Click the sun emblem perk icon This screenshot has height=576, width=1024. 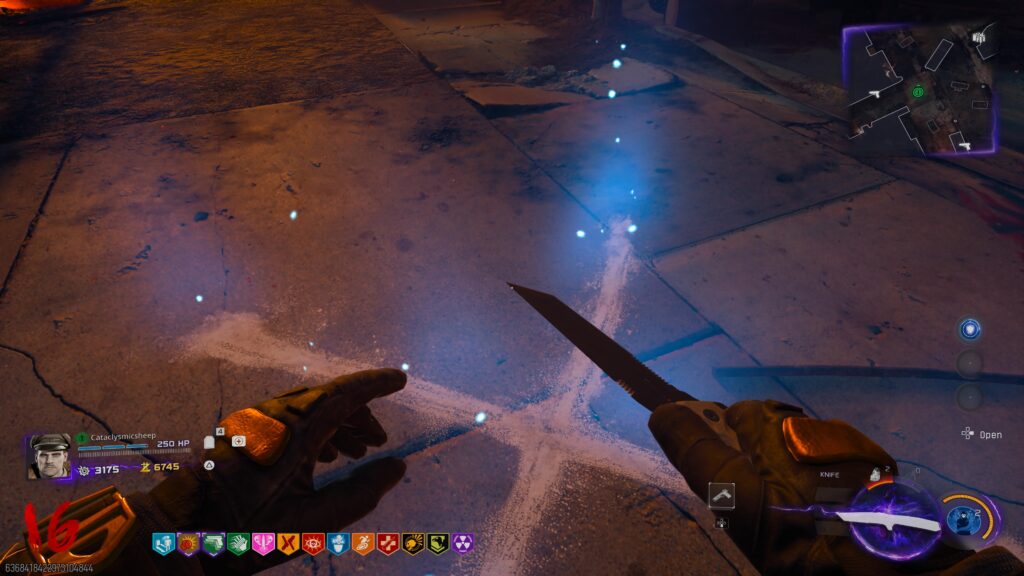188,544
